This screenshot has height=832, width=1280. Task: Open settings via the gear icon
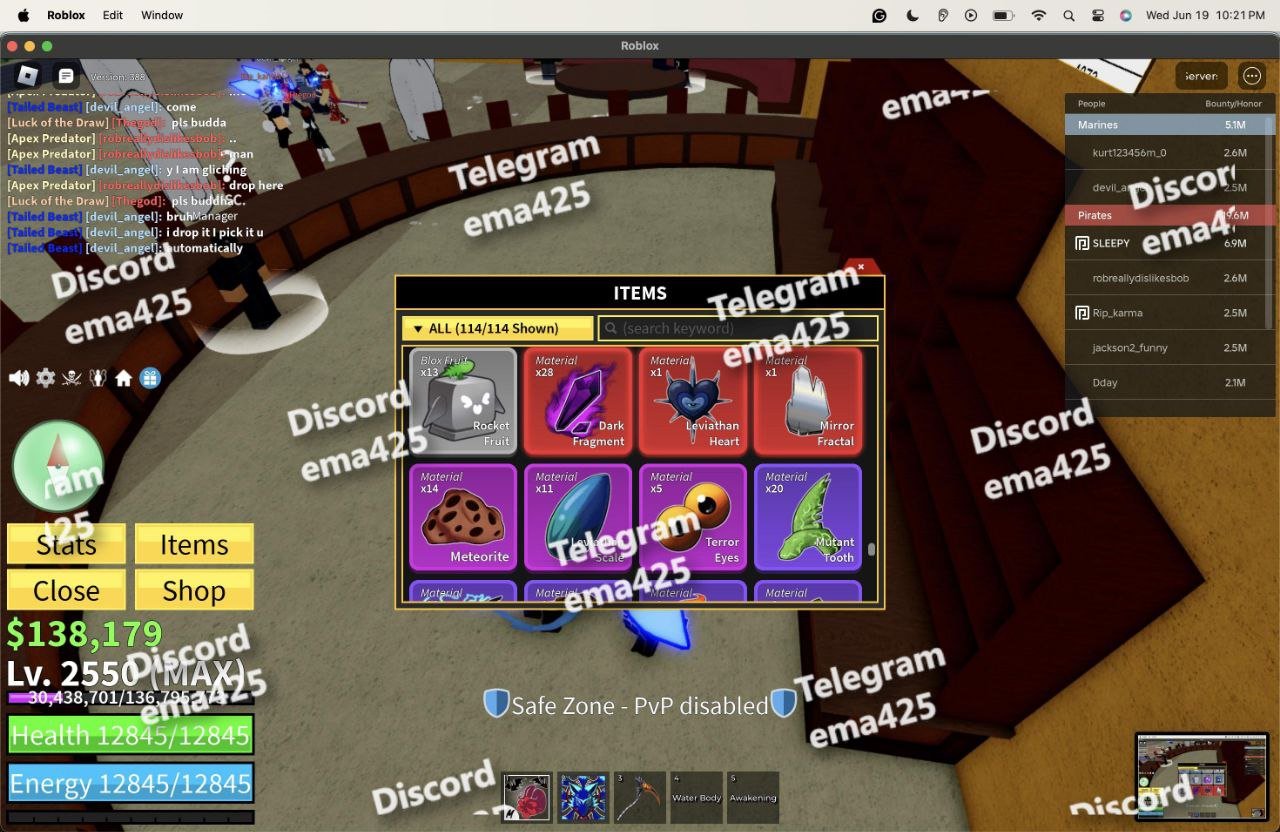point(46,378)
